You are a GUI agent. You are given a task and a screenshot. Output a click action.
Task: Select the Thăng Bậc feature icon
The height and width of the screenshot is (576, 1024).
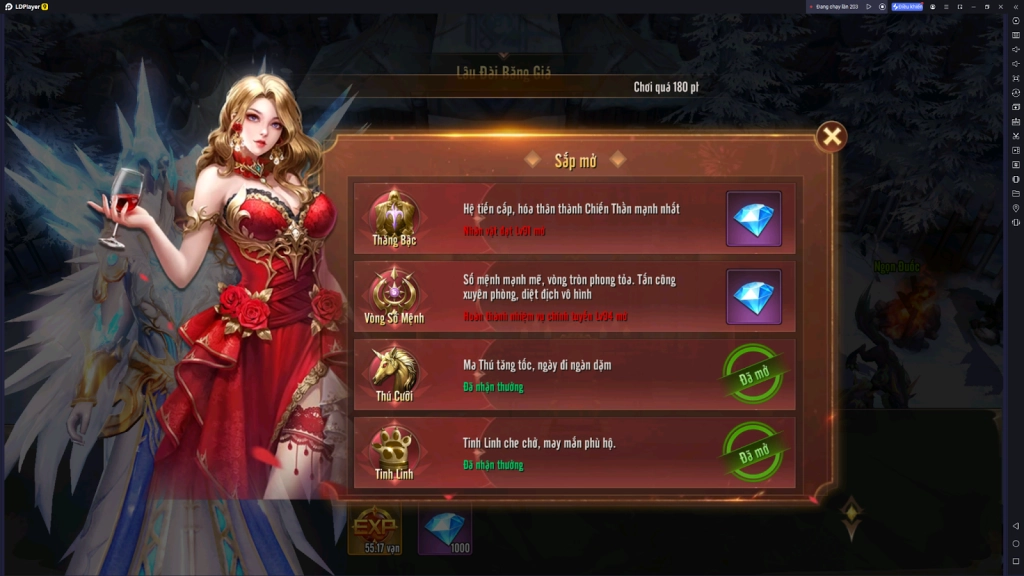[394, 213]
